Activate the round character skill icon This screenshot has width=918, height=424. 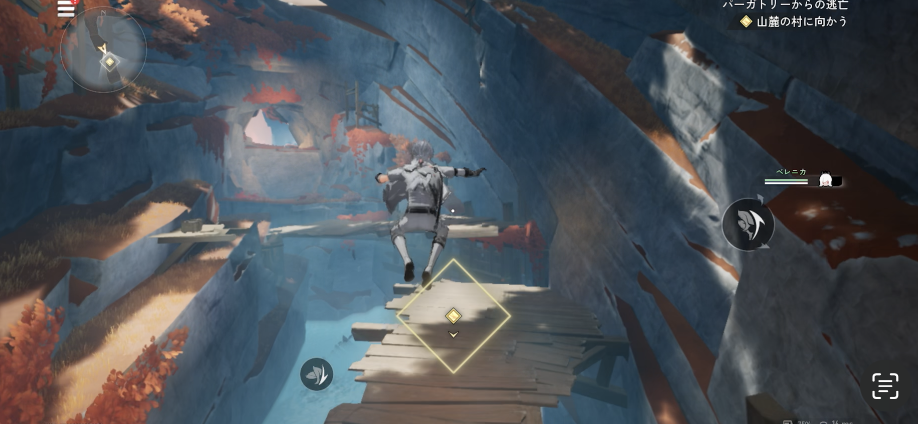[x=748, y=223]
